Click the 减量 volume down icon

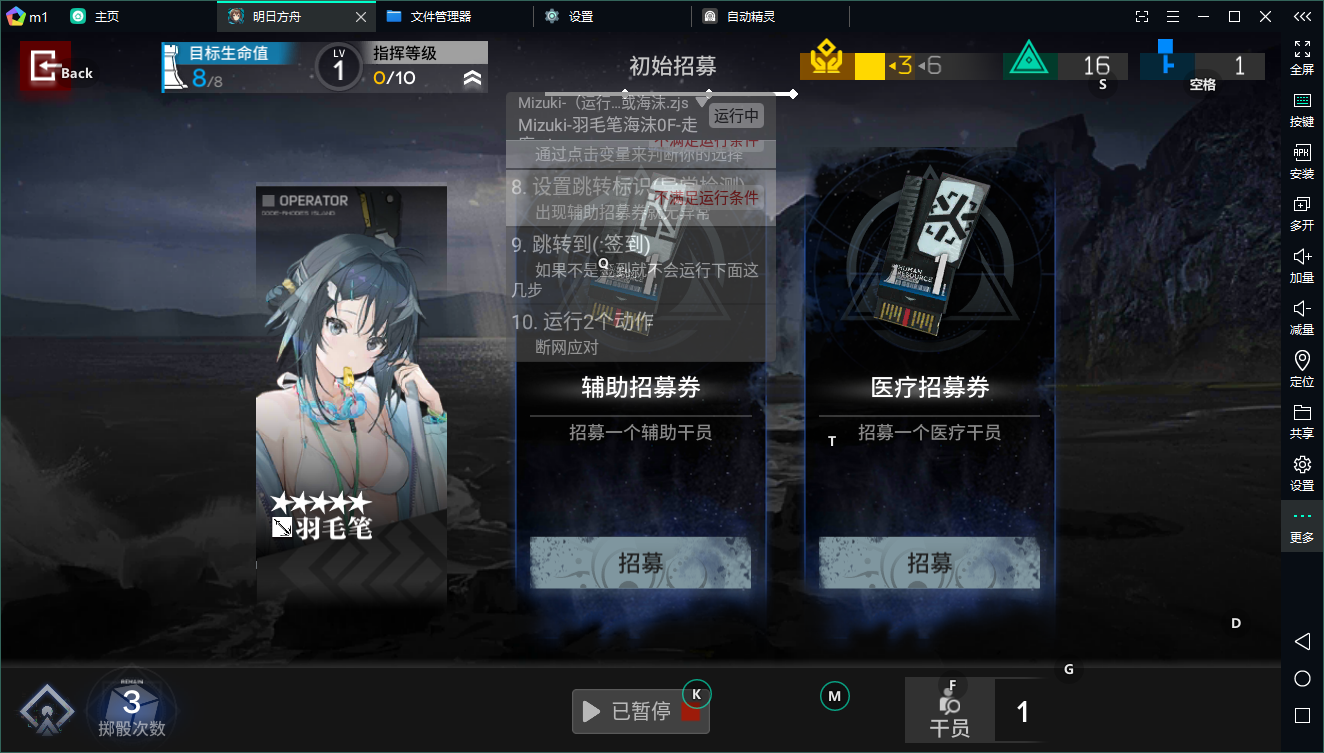[x=1302, y=318]
